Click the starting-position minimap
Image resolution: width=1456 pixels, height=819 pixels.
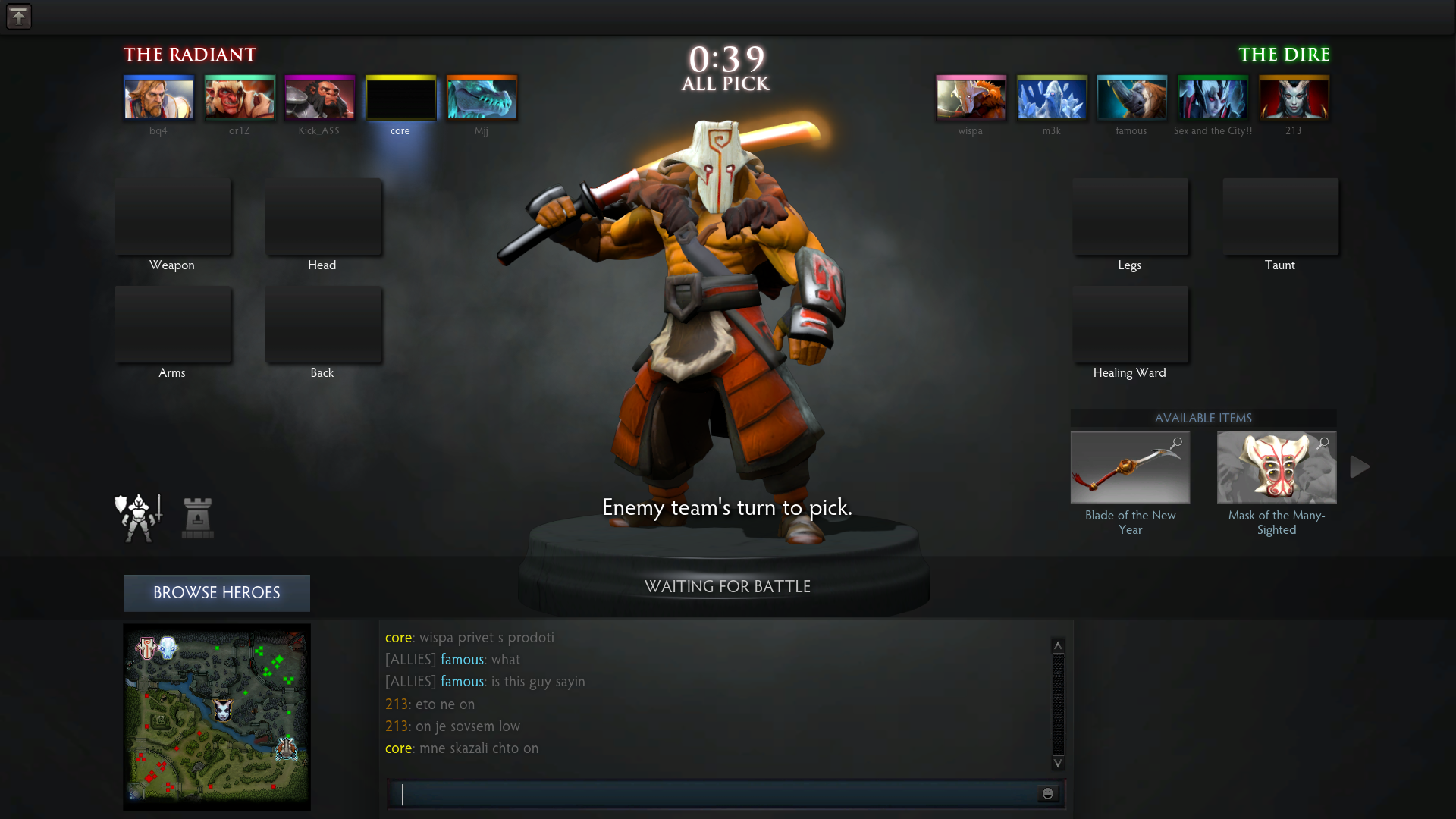pos(217,717)
